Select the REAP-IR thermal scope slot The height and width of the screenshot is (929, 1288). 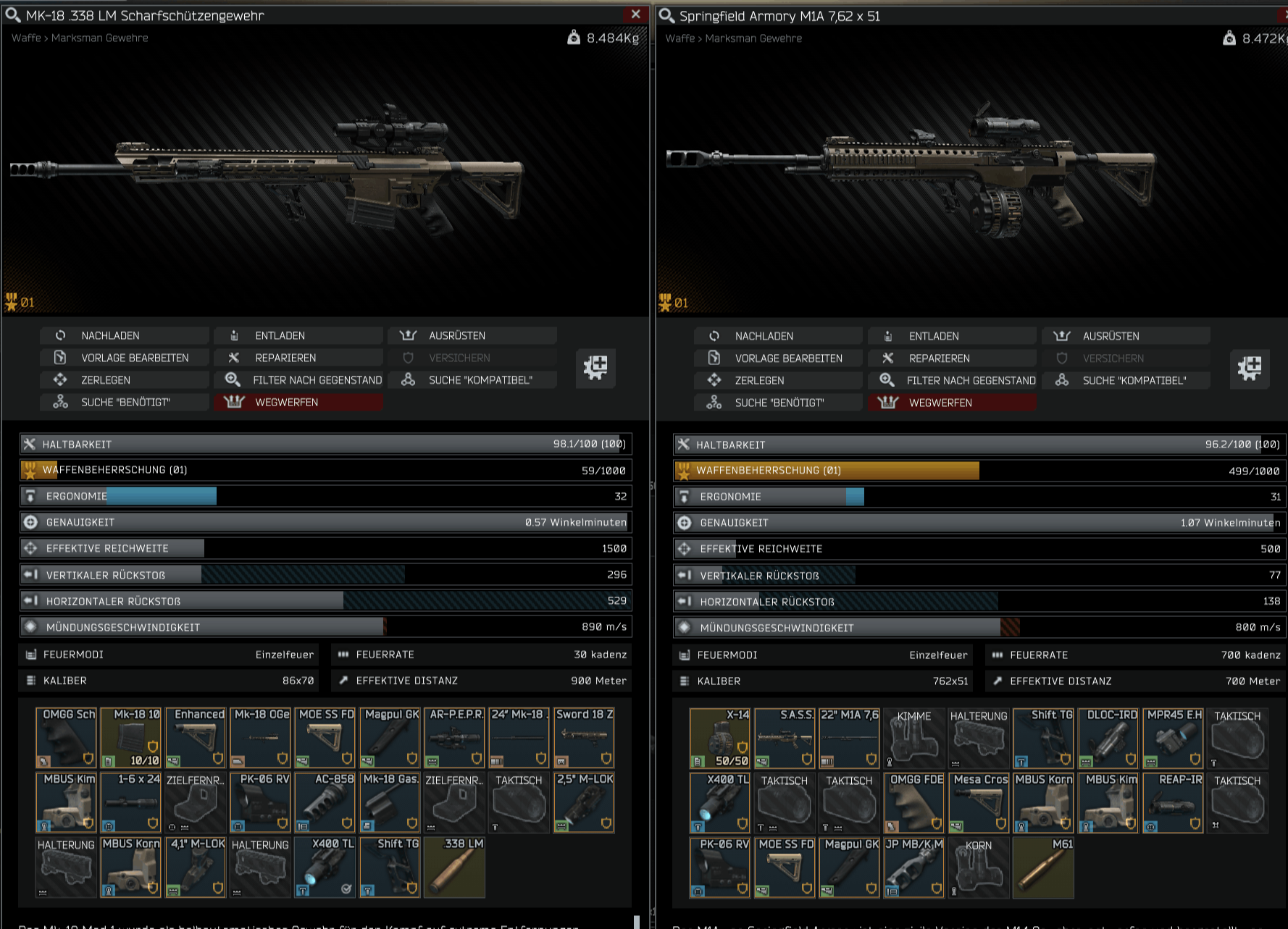click(1174, 803)
